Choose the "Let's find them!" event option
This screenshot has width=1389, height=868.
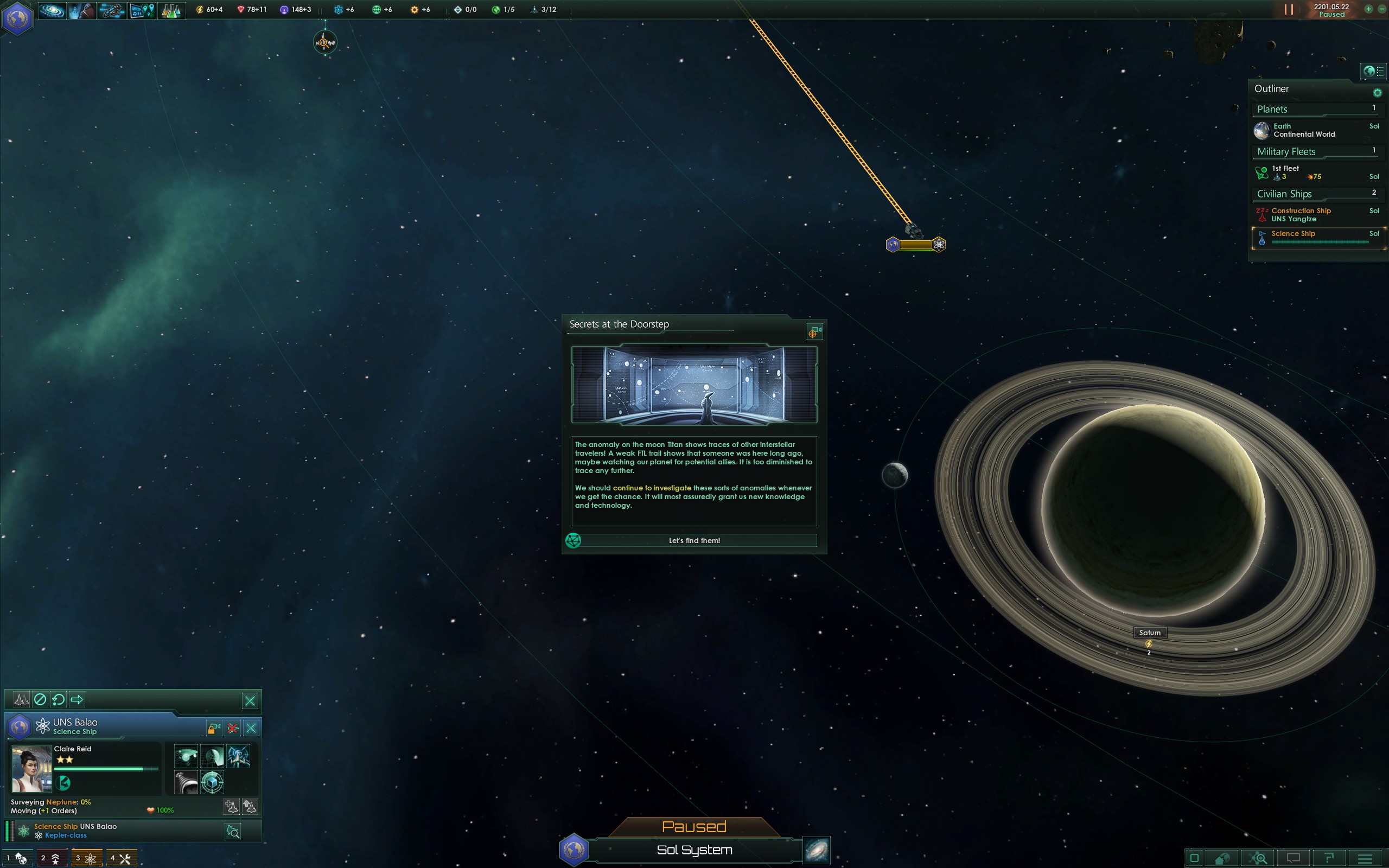[694, 540]
